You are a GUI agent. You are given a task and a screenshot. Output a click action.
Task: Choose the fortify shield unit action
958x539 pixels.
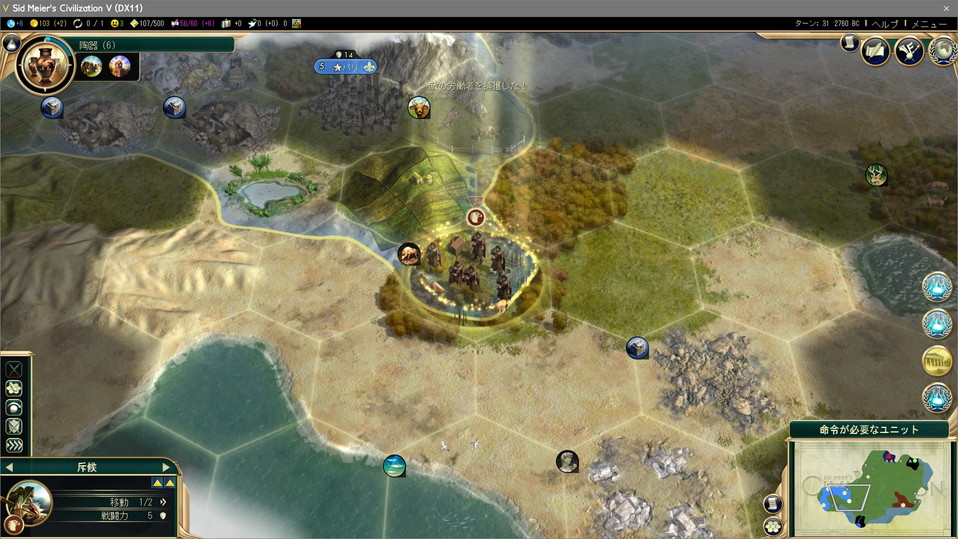point(14,426)
